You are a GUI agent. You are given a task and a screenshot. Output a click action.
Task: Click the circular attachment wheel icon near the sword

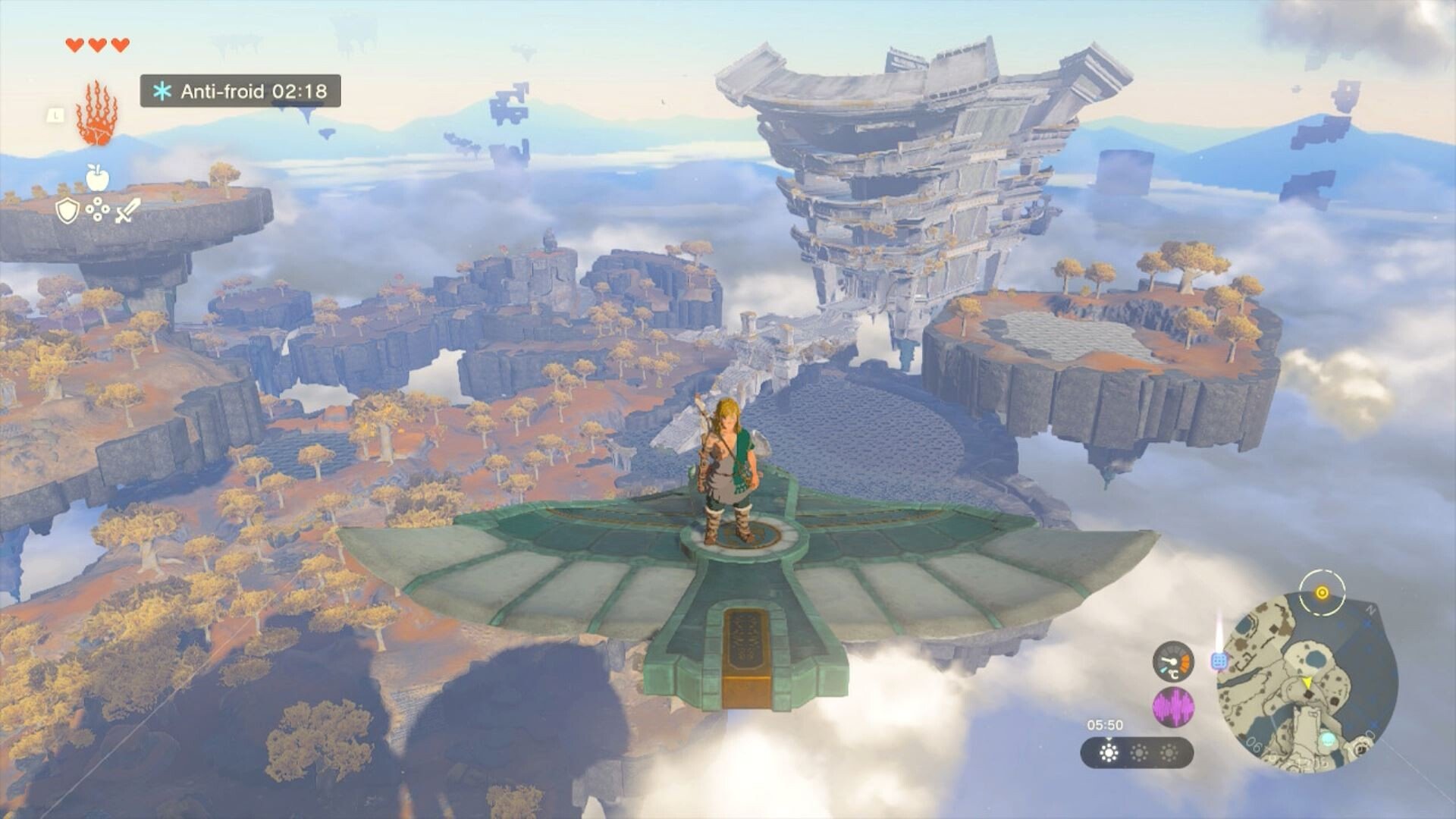click(x=98, y=209)
